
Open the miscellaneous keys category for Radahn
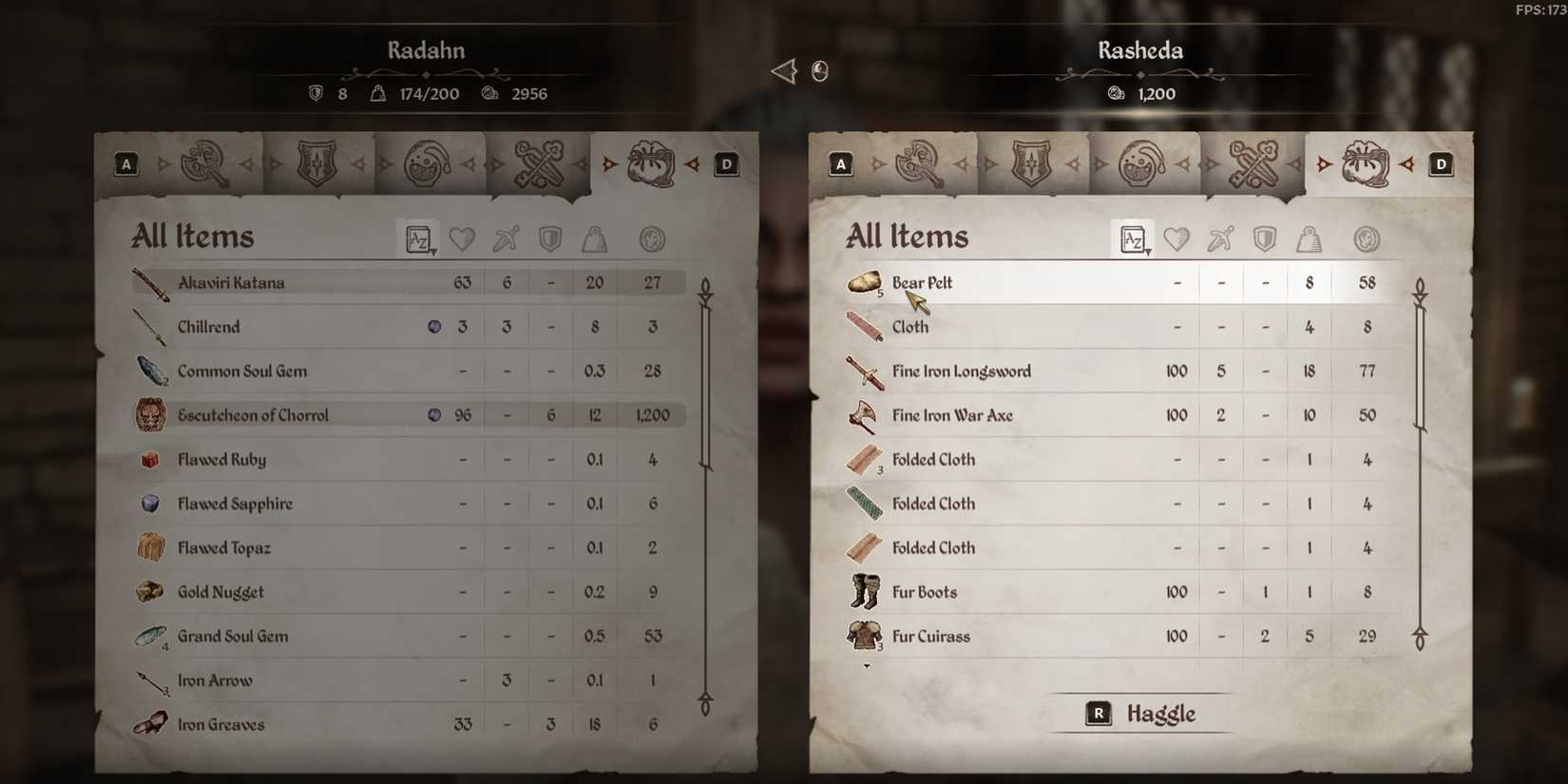click(x=537, y=163)
